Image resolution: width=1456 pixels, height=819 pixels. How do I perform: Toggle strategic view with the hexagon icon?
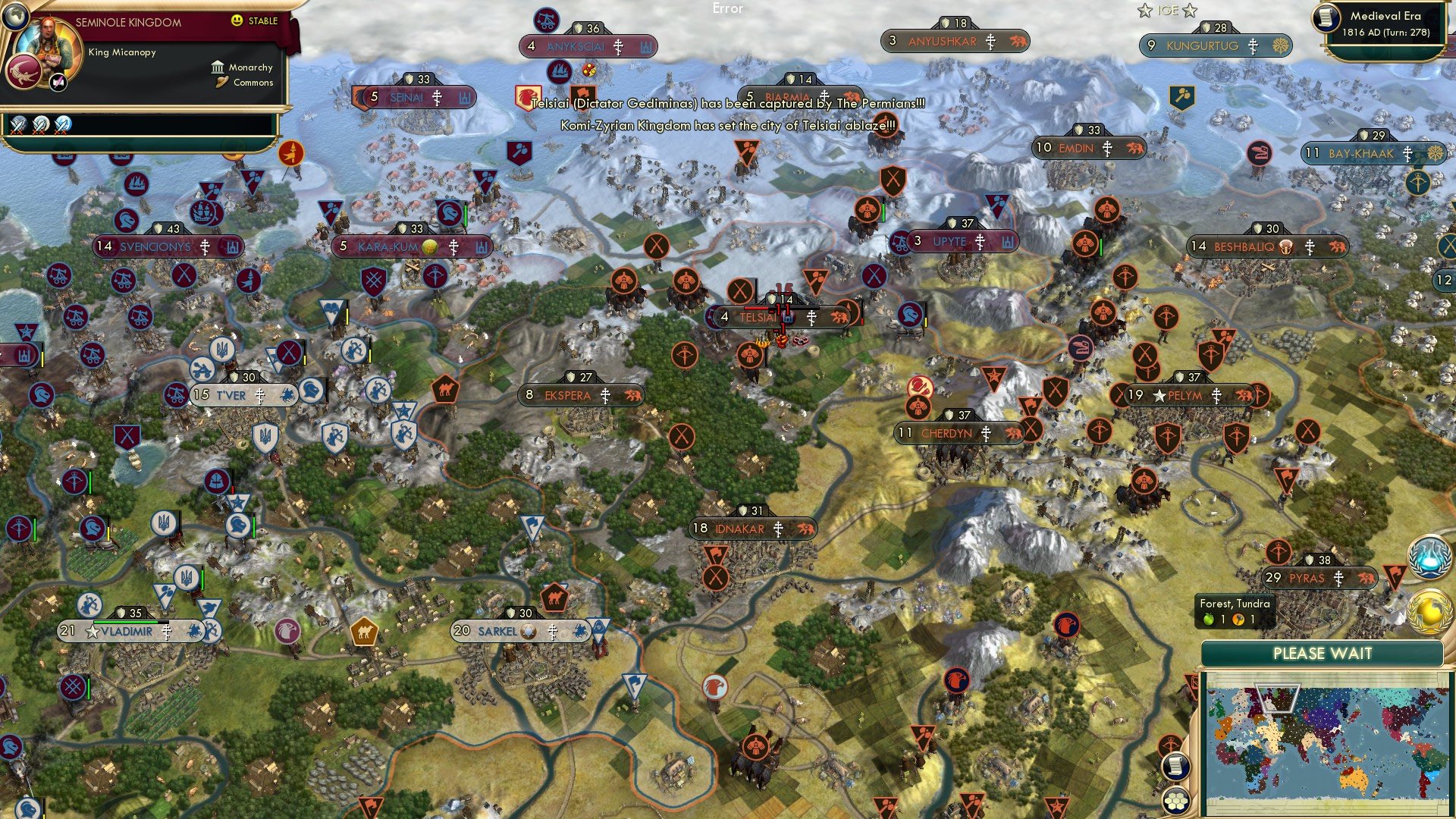1177,801
